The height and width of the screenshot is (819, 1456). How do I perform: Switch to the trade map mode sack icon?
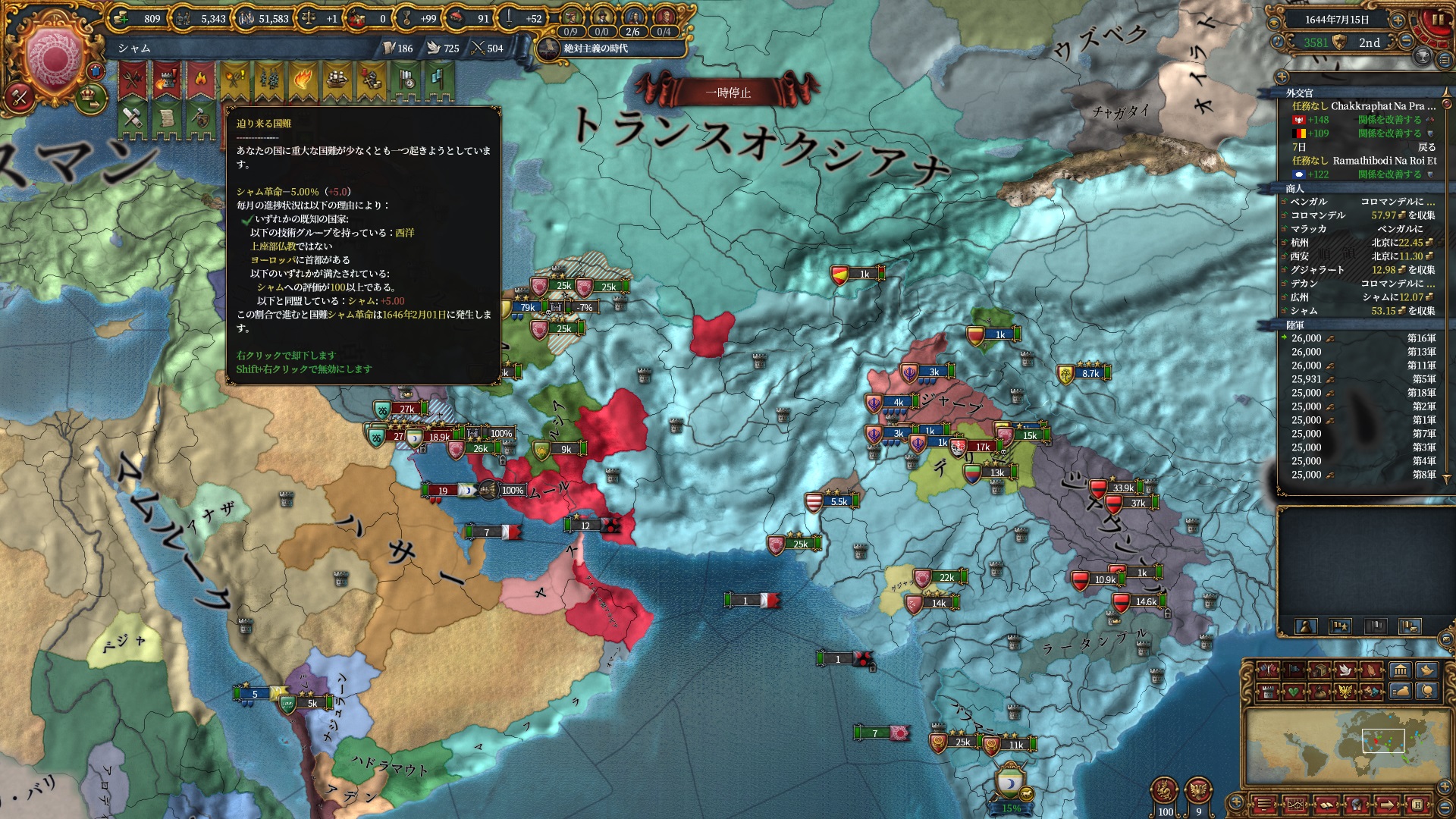[x=1401, y=692]
